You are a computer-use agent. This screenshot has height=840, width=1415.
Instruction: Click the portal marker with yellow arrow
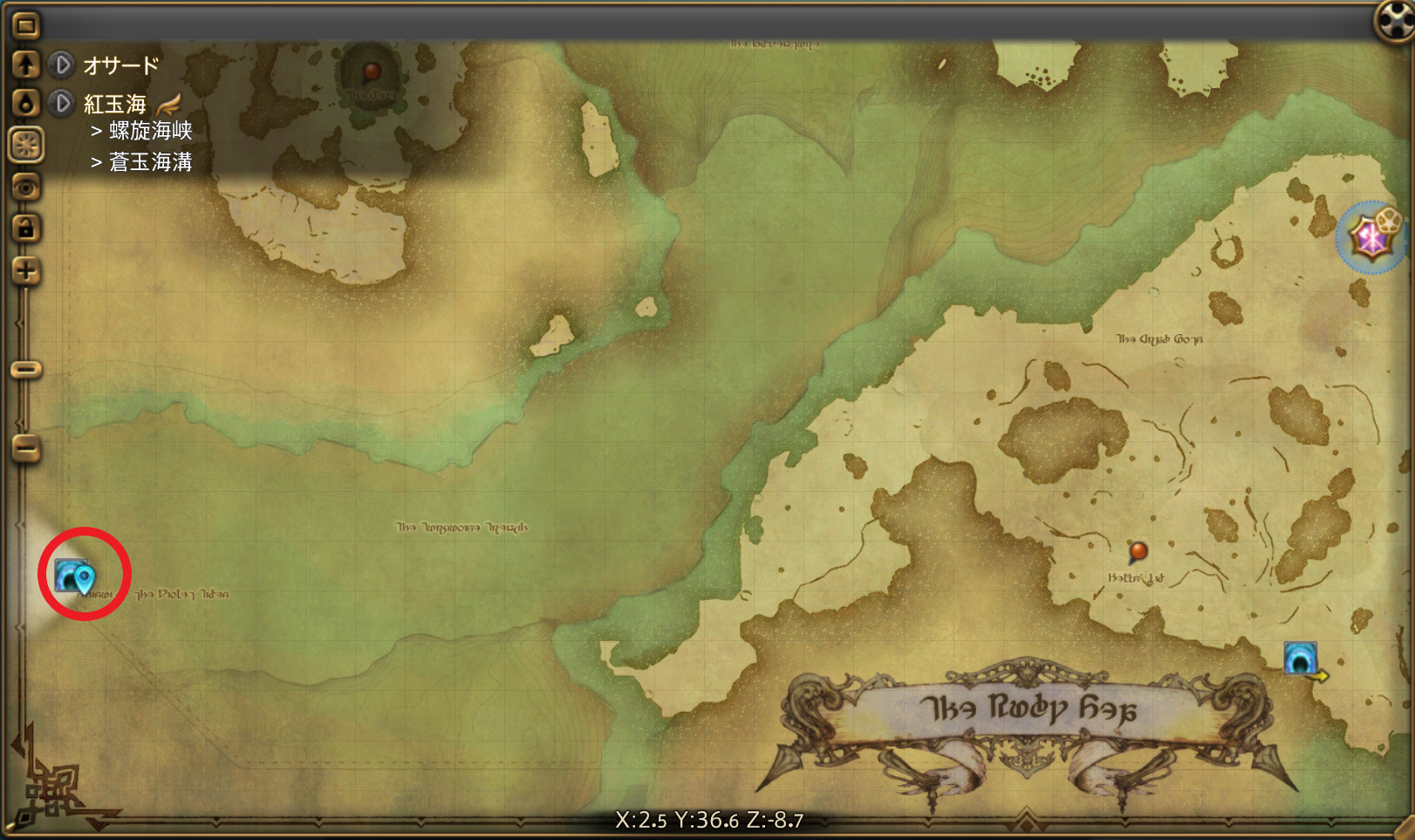point(1300,659)
